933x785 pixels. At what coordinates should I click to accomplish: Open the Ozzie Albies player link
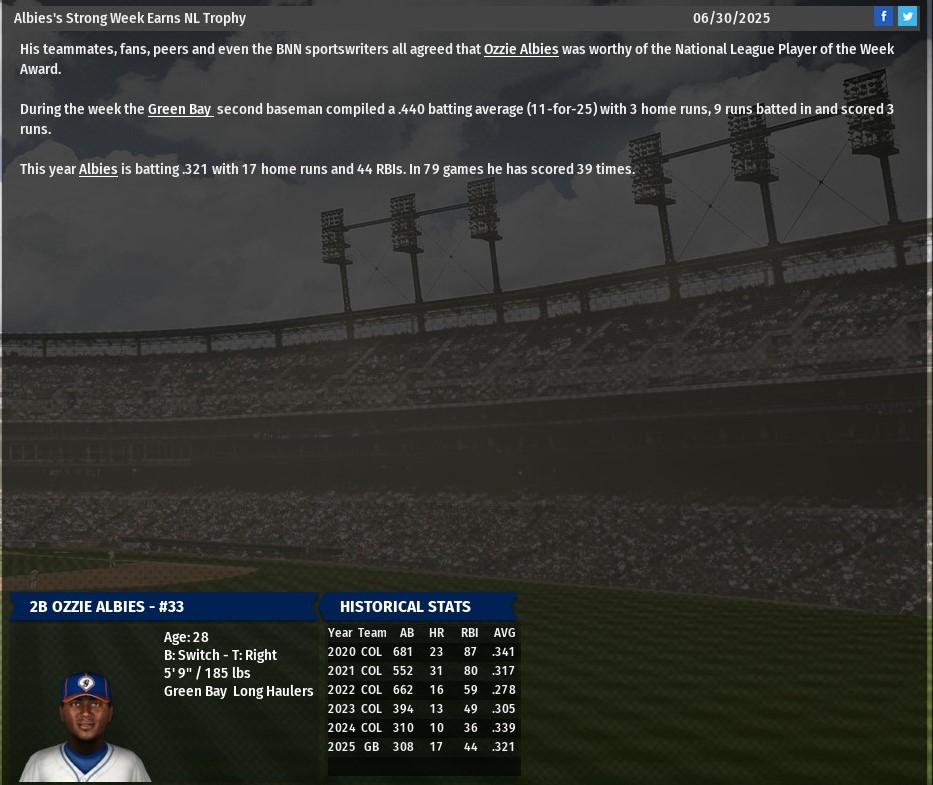(521, 49)
